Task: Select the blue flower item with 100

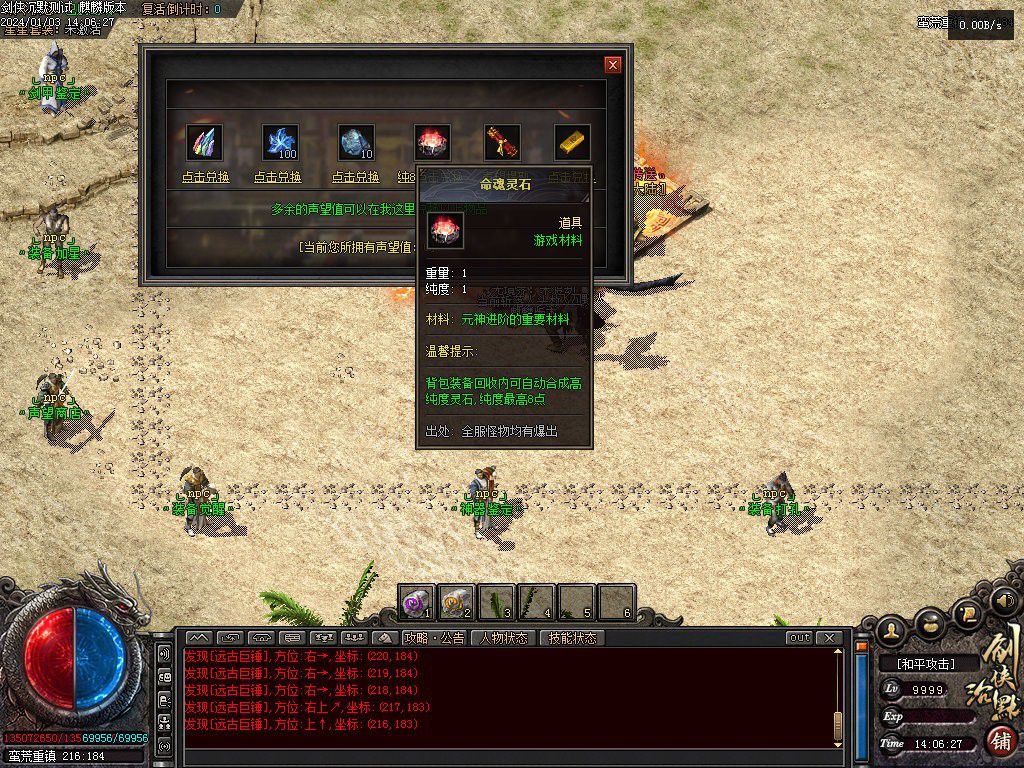Action: point(280,142)
